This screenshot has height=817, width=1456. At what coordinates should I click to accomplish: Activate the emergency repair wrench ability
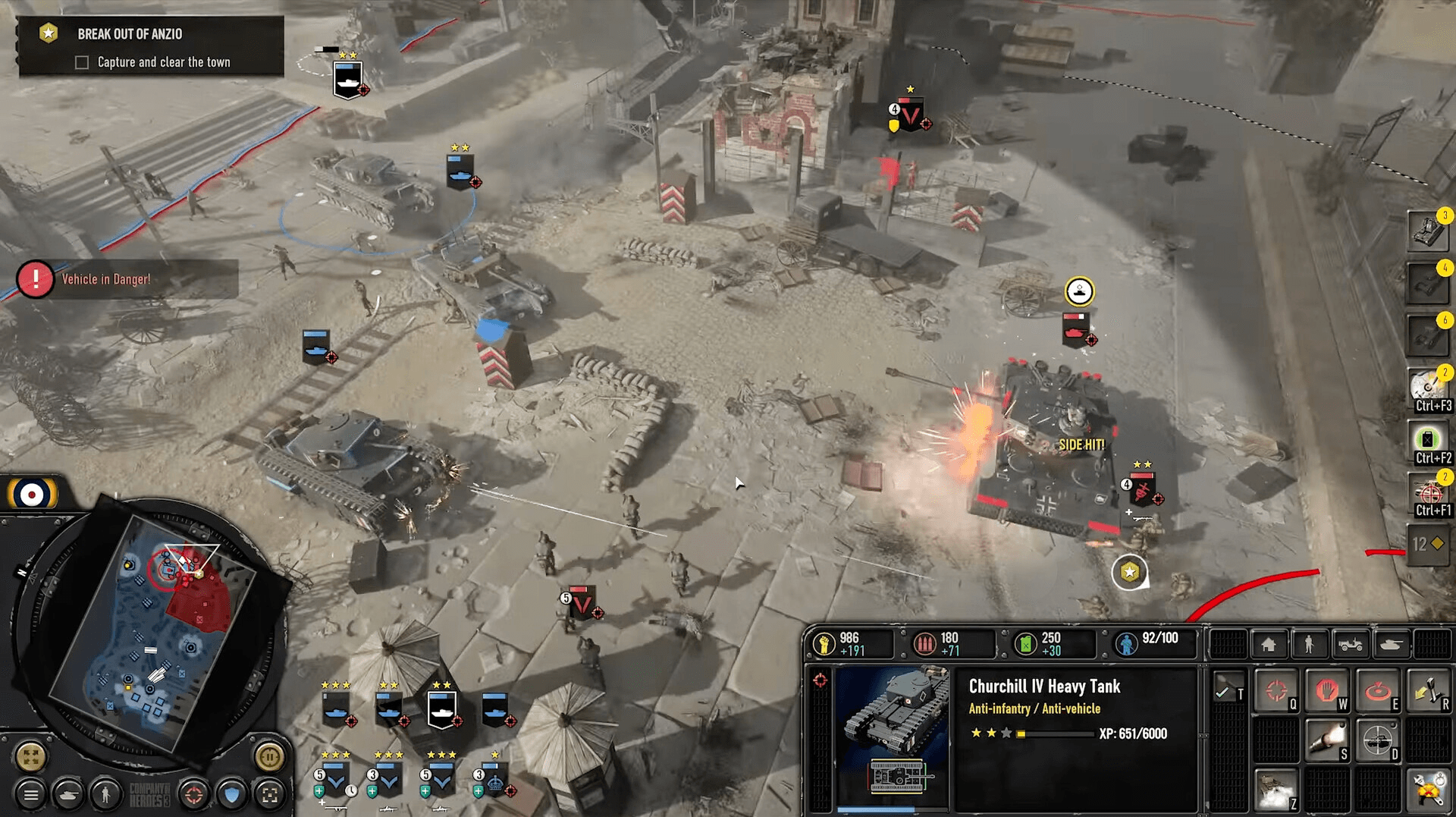coord(1429,789)
